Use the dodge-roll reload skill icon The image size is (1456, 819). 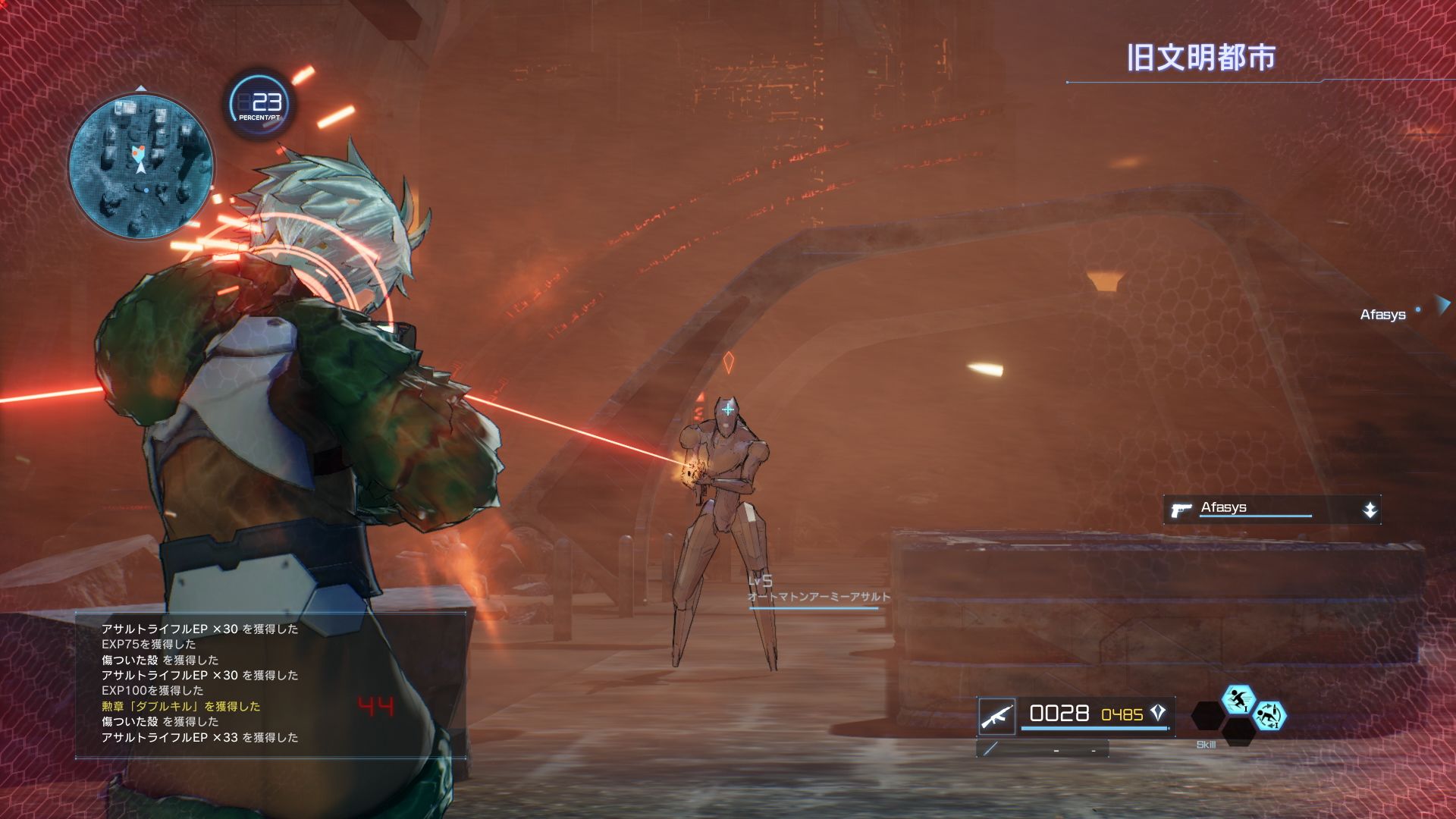coord(1269,716)
